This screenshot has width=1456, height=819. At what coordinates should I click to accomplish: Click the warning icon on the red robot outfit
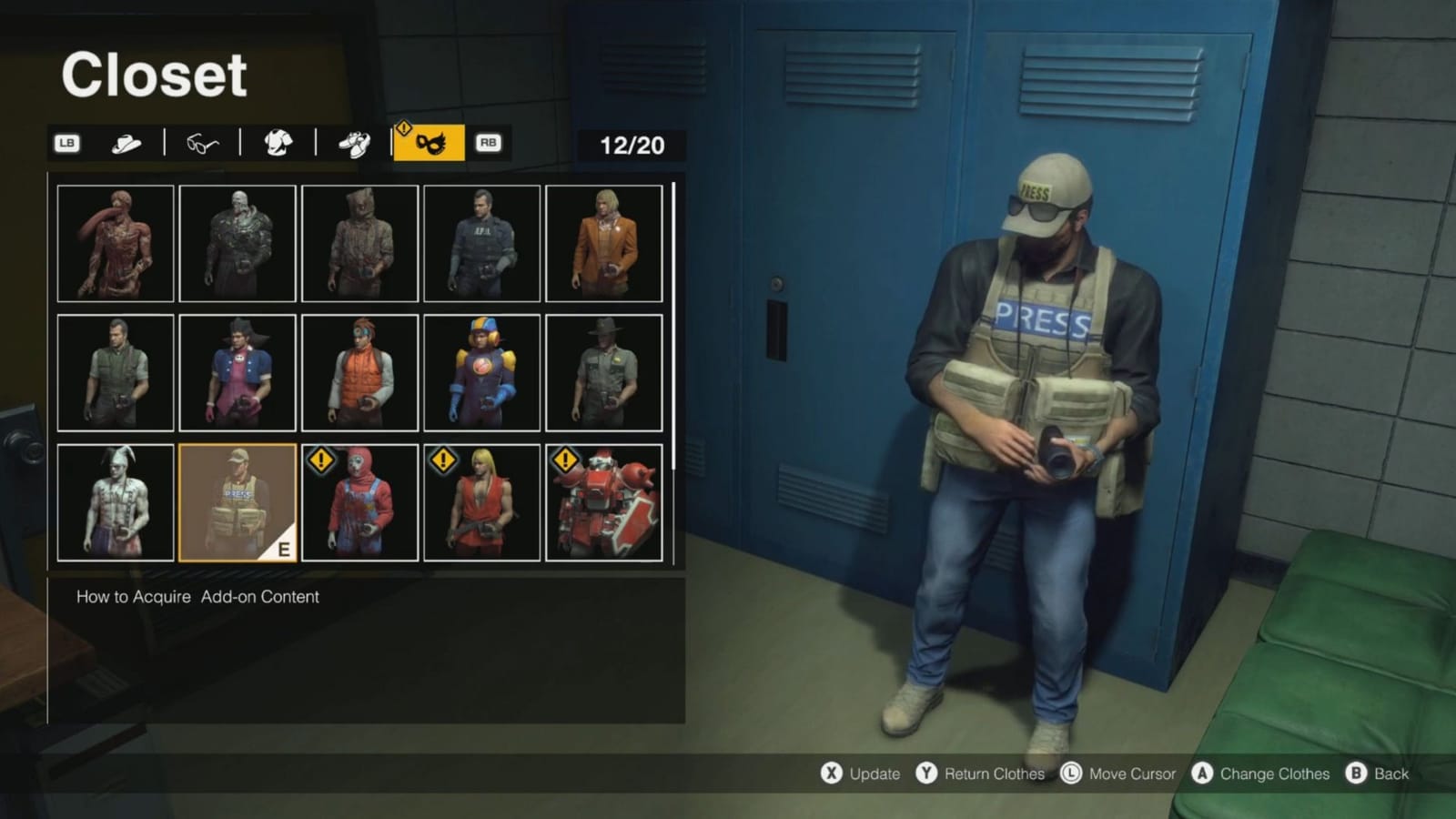564,461
